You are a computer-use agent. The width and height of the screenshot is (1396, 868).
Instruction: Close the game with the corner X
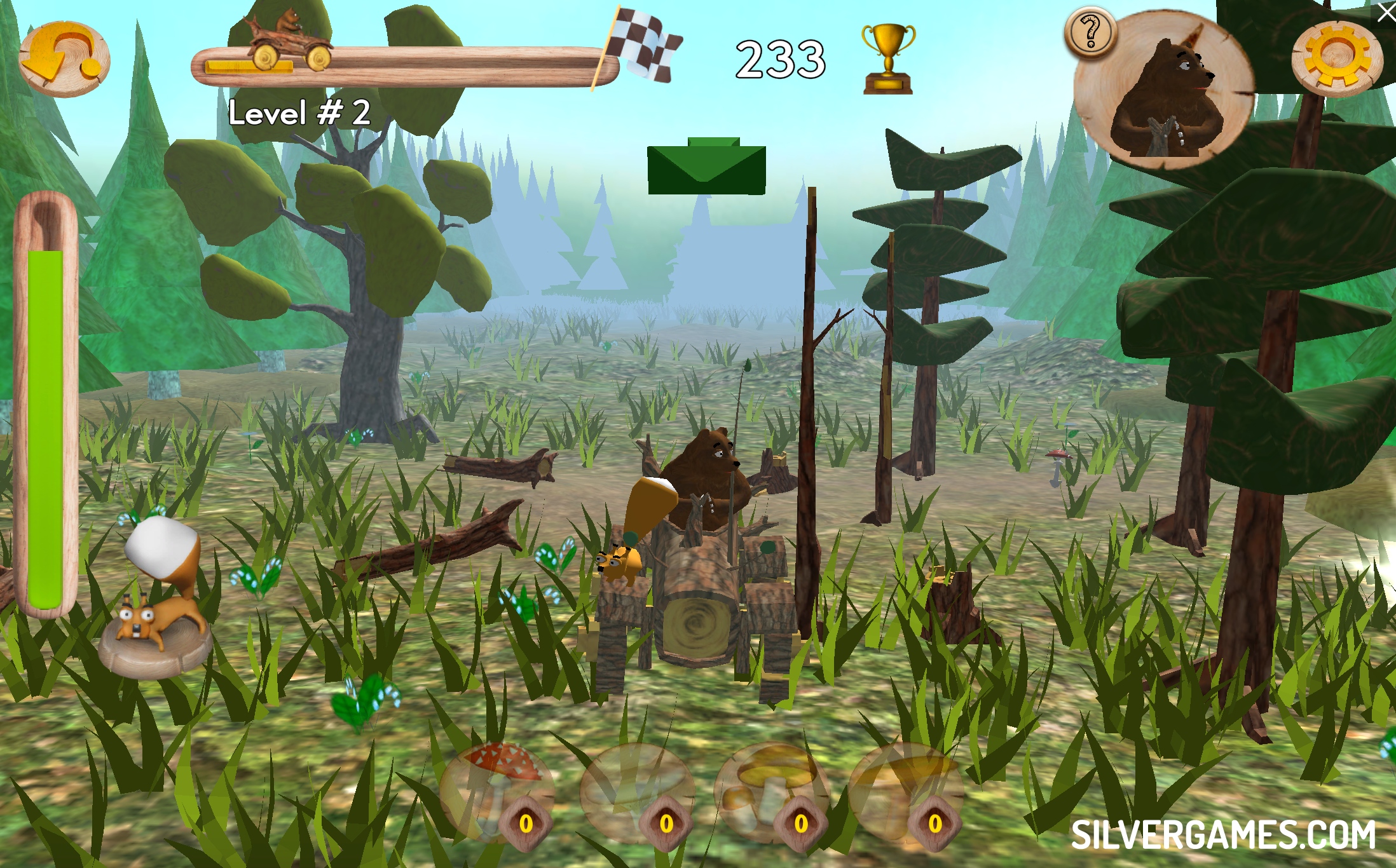[1386, 11]
